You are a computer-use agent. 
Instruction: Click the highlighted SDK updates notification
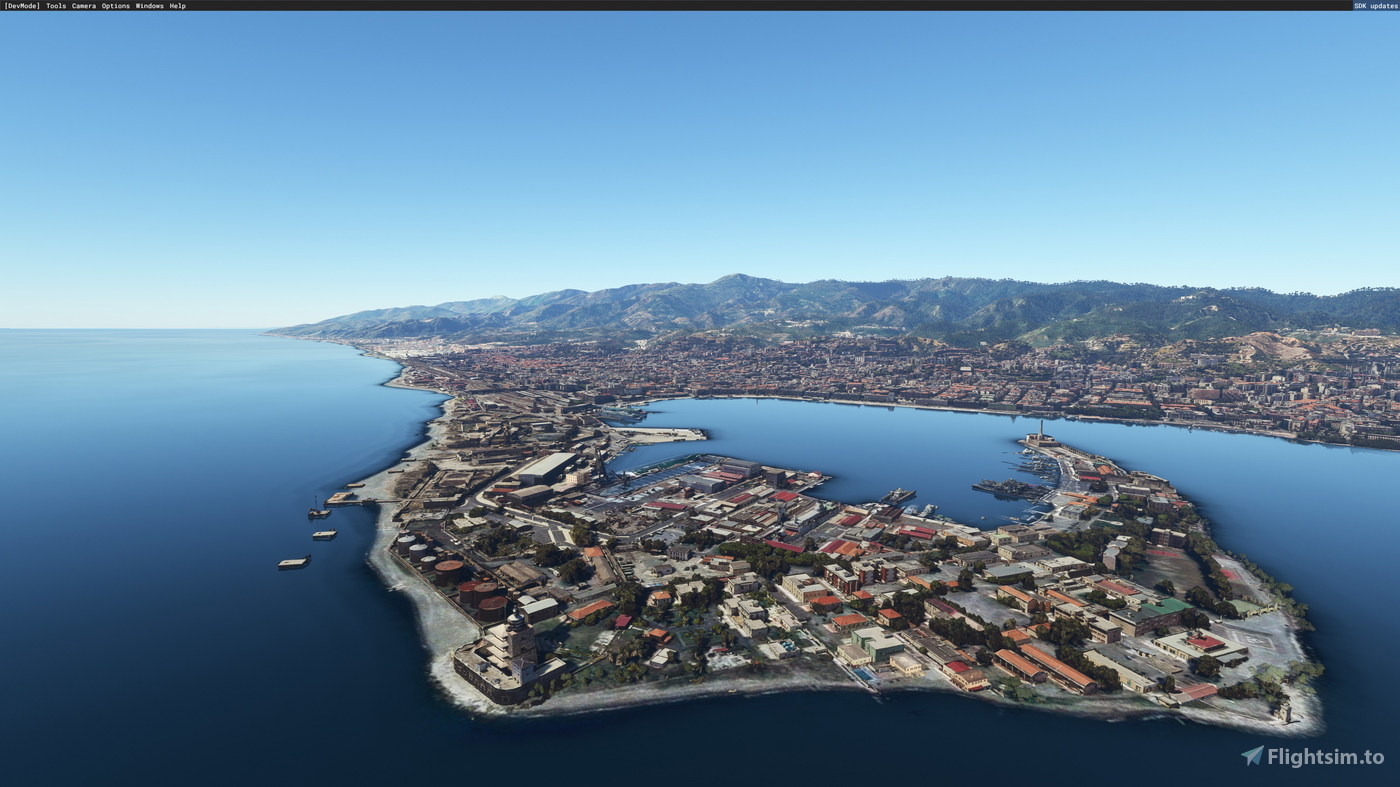(x=1374, y=5)
